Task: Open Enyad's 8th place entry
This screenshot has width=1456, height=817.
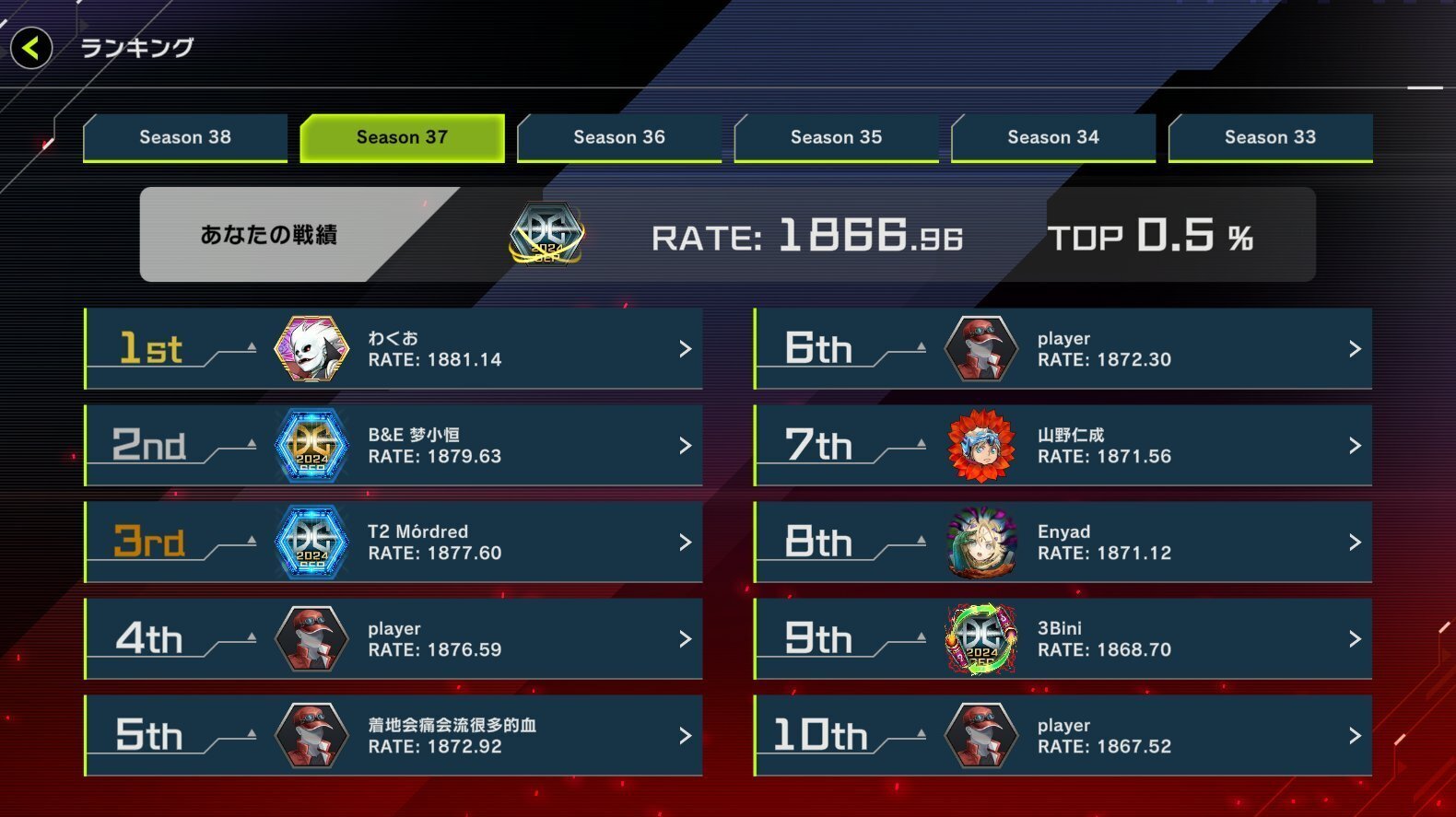Action: coord(1063,543)
